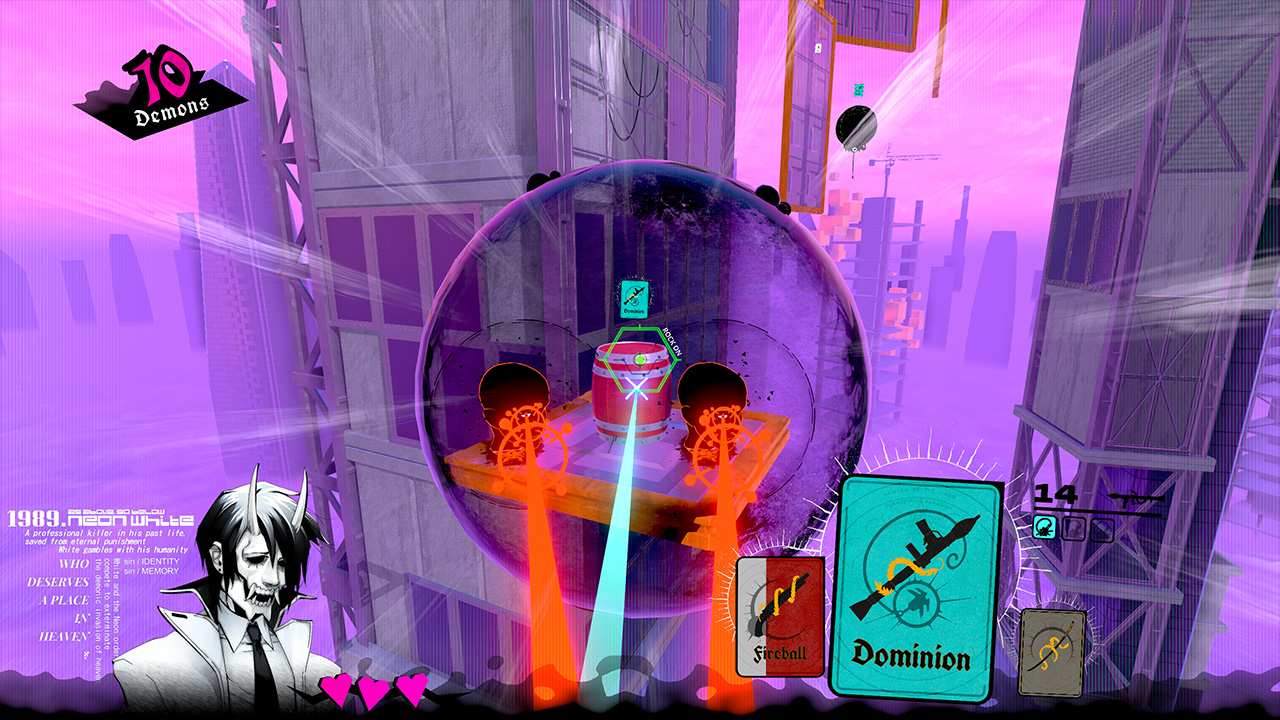Toggle the first pink heart indicator
Image resolution: width=1280 pixels, height=720 pixels.
coord(337,688)
